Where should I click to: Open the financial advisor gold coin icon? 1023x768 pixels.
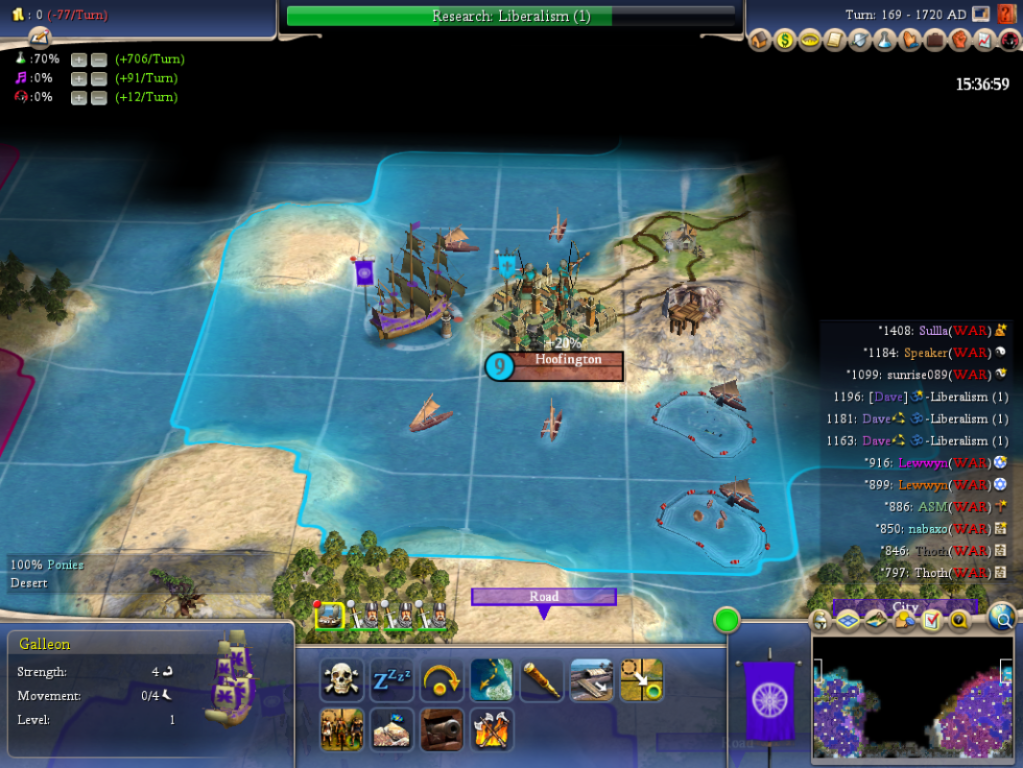[x=786, y=41]
